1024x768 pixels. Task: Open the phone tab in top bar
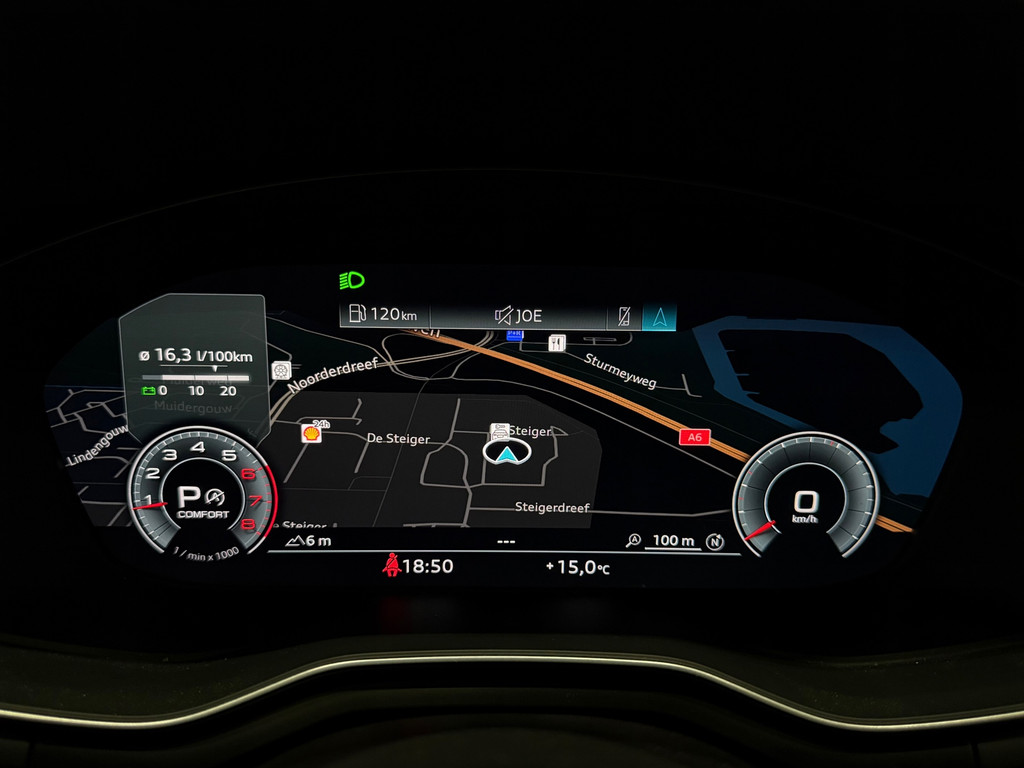(x=625, y=316)
